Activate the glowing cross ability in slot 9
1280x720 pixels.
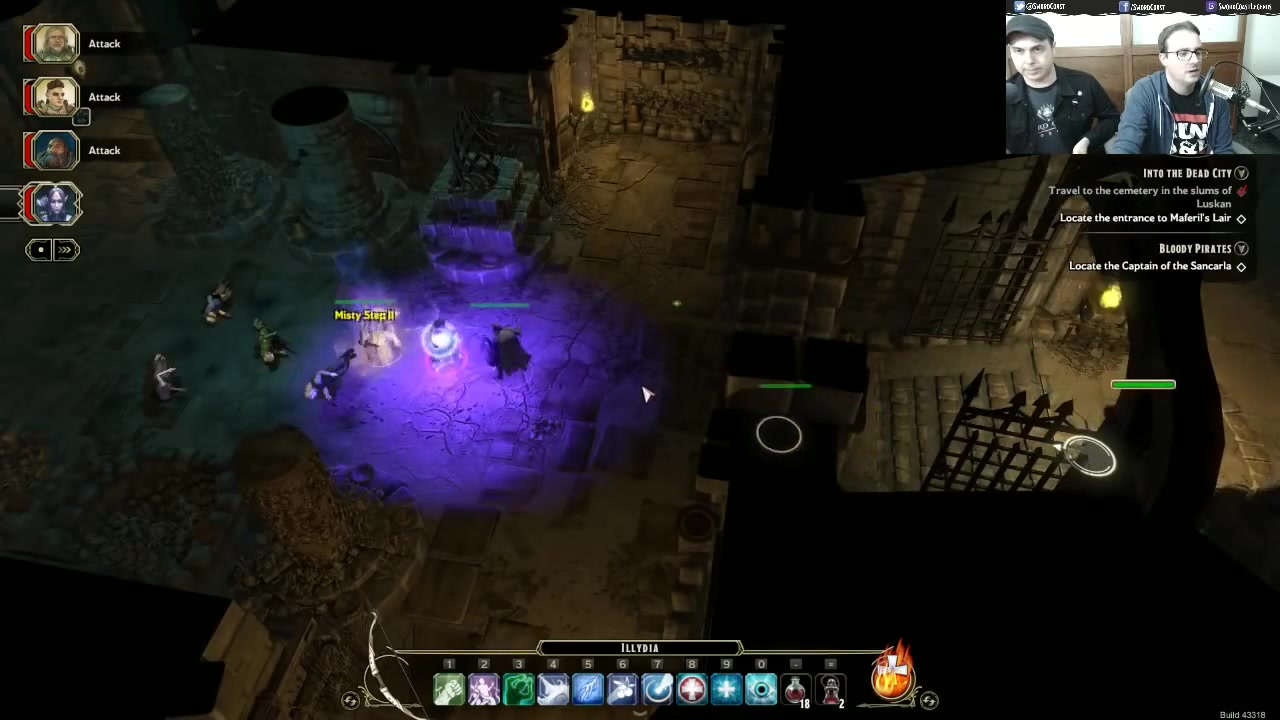click(x=726, y=689)
